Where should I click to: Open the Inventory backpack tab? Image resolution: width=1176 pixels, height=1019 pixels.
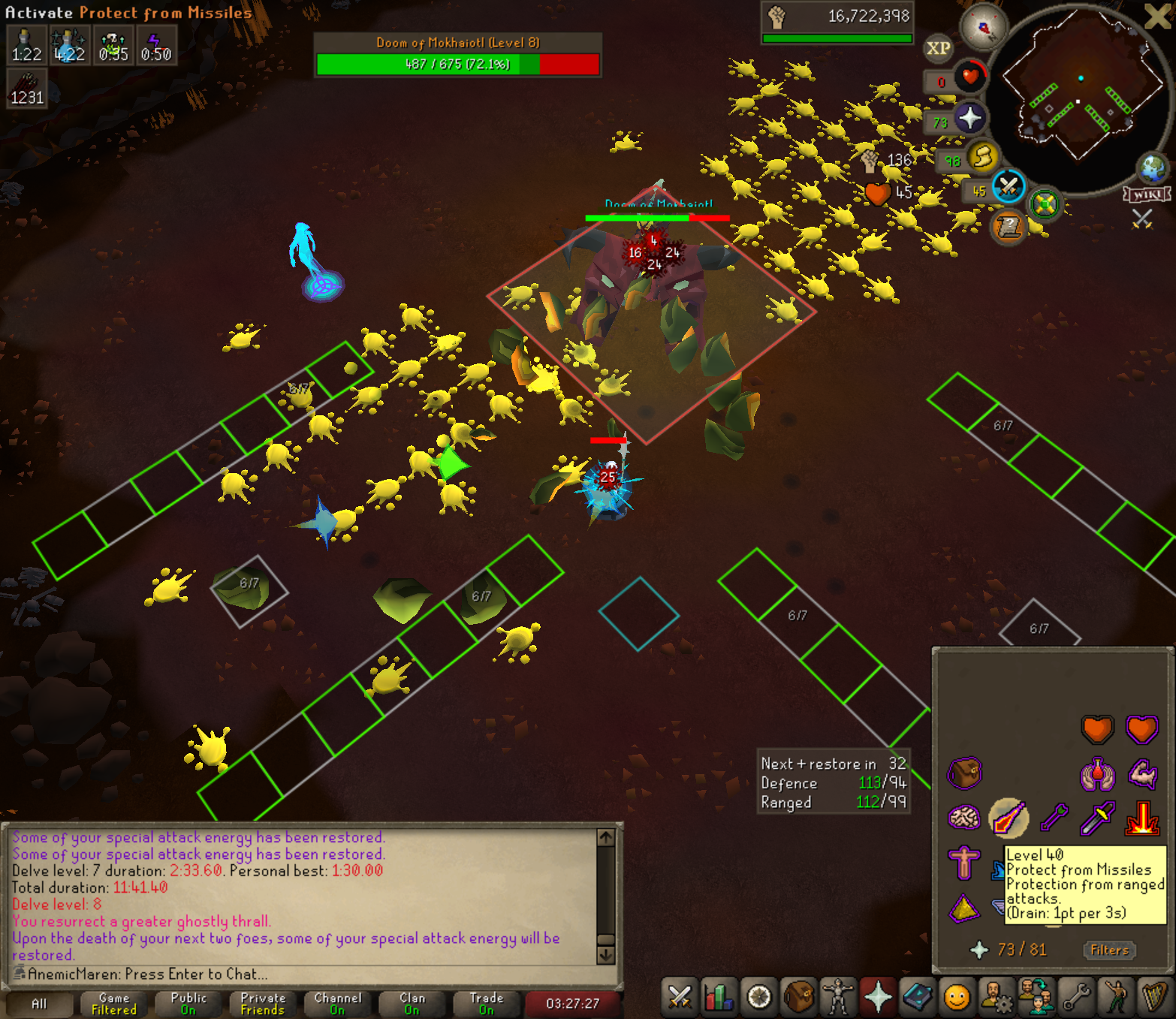[x=799, y=997]
